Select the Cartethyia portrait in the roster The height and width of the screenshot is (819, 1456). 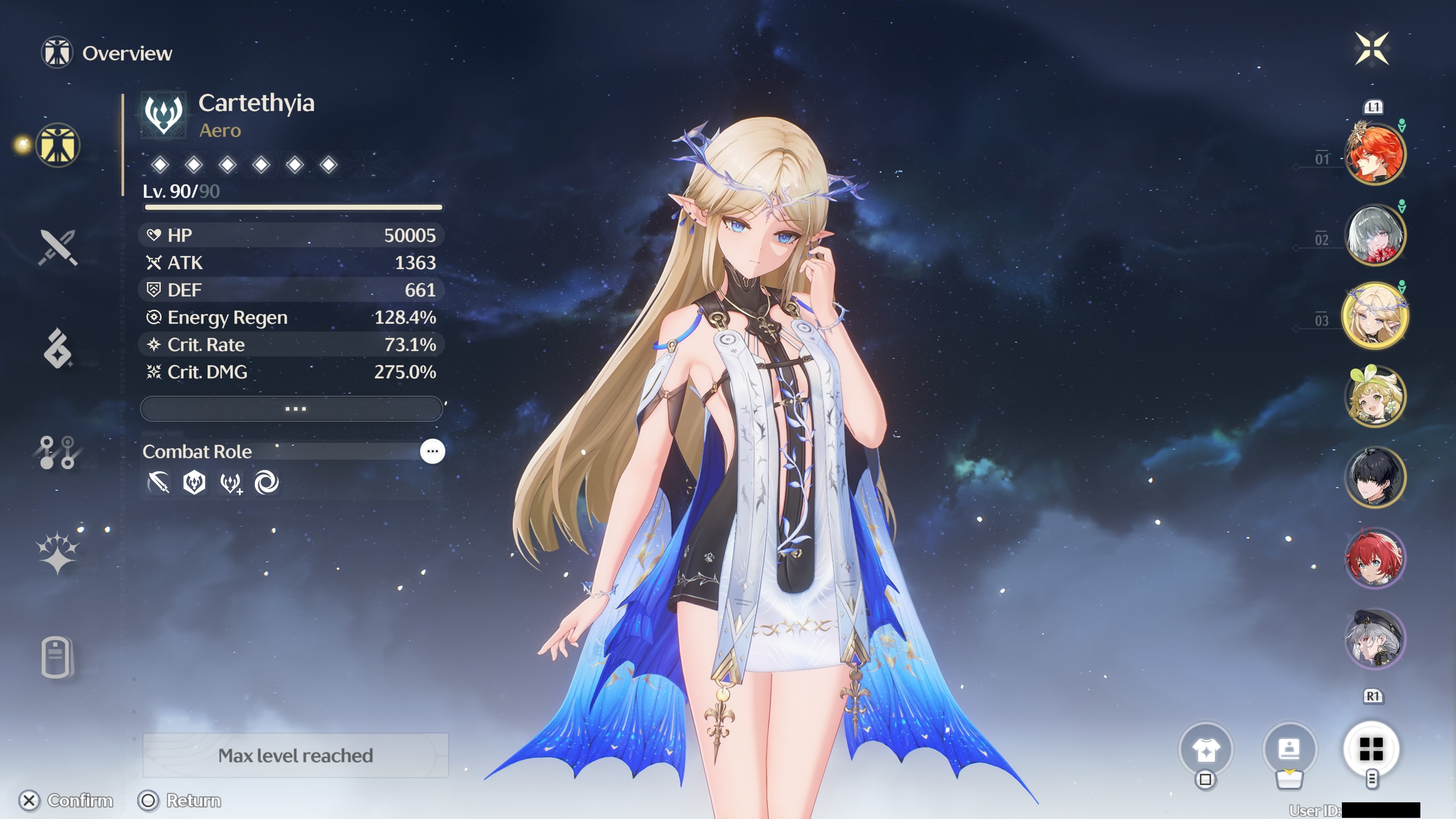tap(1374, 315)
